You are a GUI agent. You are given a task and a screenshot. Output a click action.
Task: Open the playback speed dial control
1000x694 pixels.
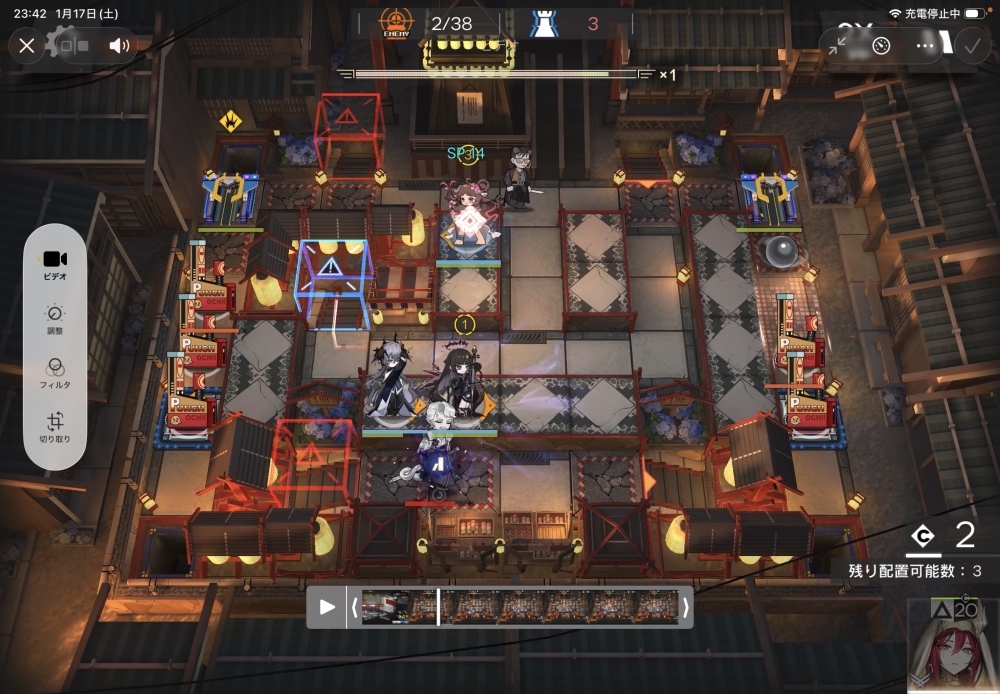pyautogui.click(x=881, y=45)
